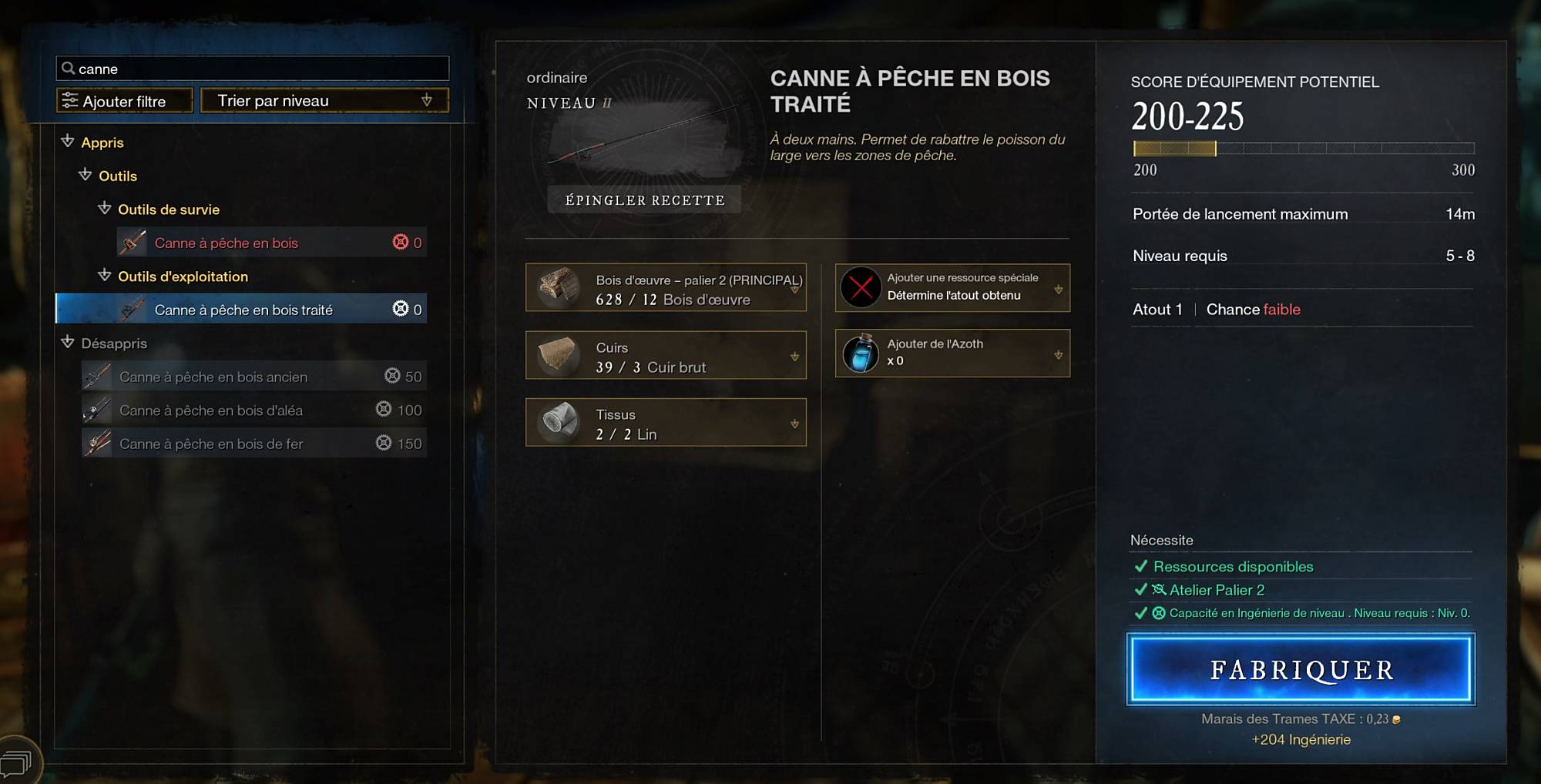The width and height of the screenshot is (1541, 784).
Task: Add a special resource for the perk
Action: tap(952, 287)
